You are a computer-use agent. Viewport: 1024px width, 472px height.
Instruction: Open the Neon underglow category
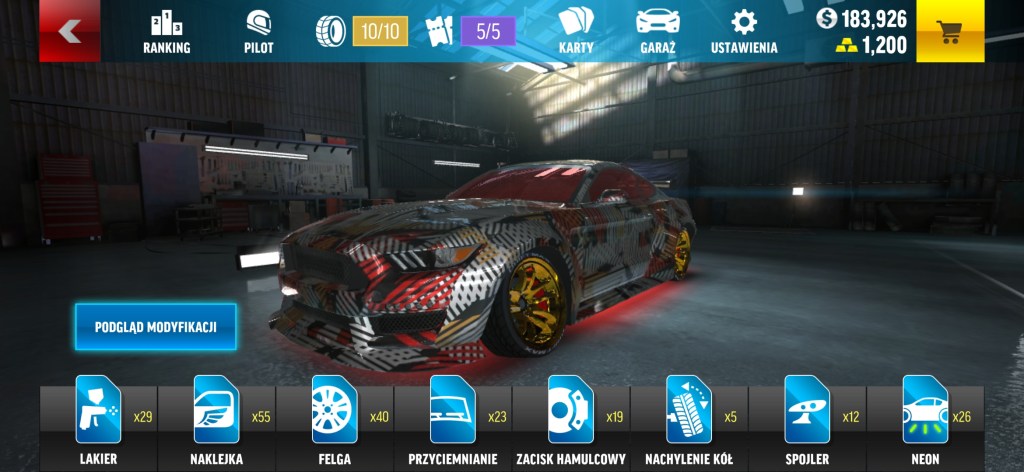tap(924, 420)
